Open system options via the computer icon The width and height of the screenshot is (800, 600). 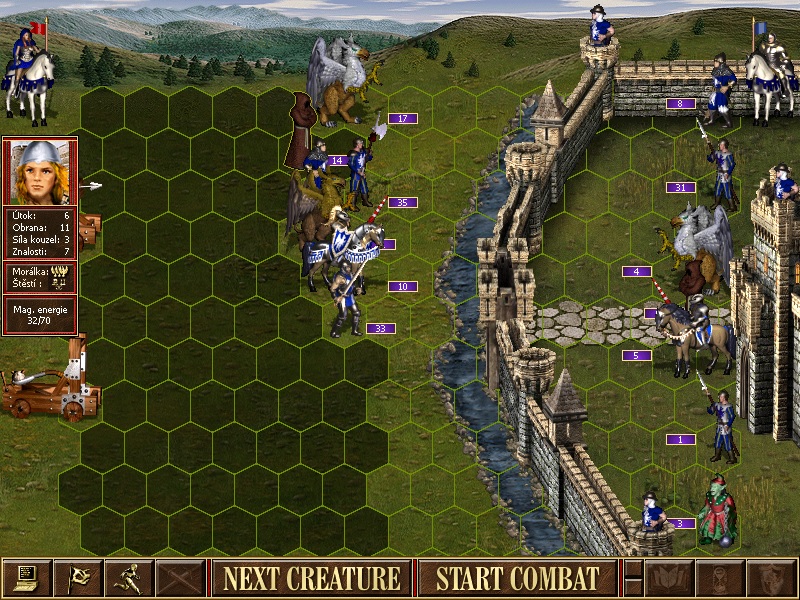click(26, 578)
